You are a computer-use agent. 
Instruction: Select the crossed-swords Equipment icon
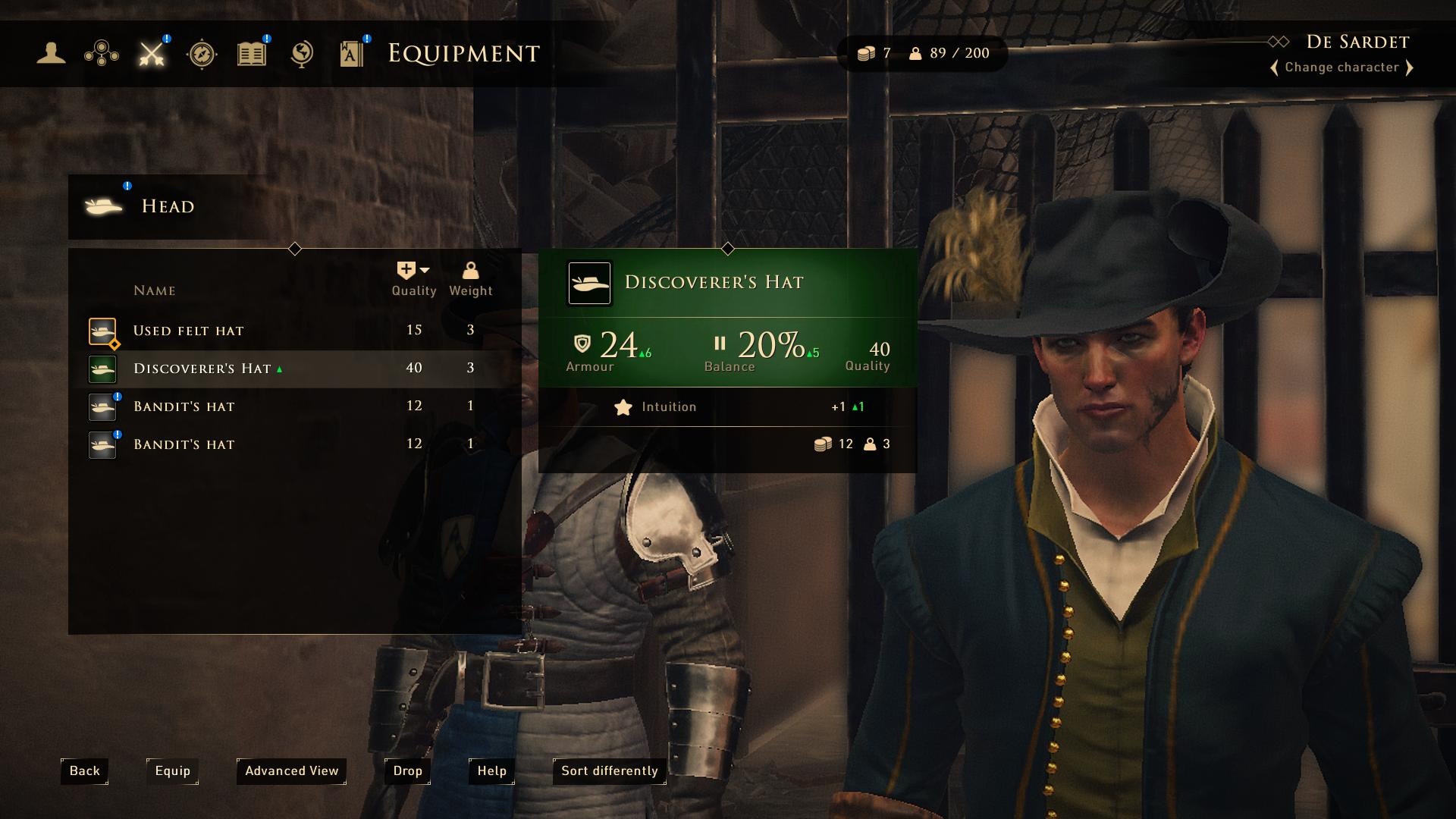[x=151, y=53]
